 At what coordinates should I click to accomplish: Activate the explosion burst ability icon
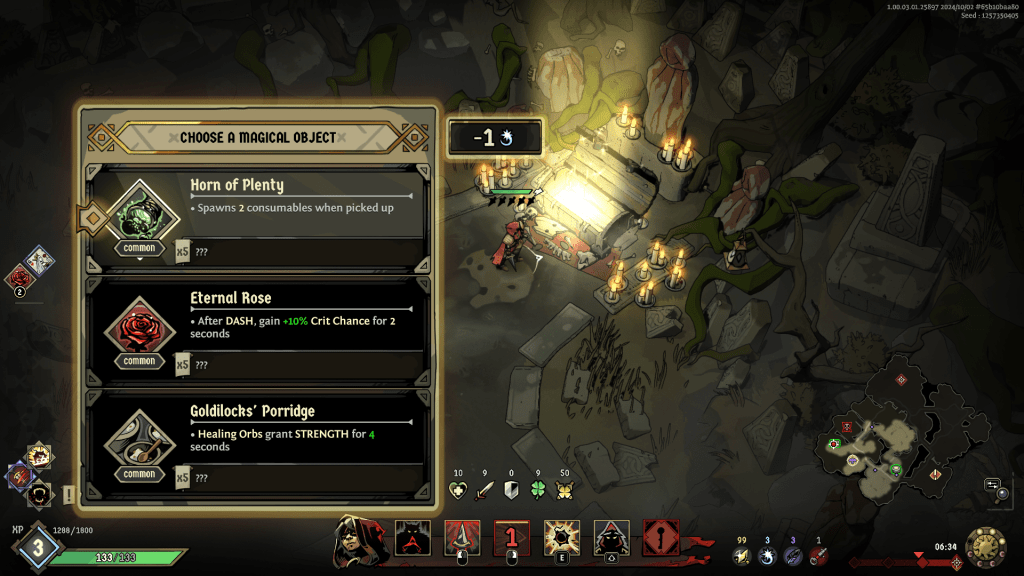(x=560, y=539)
